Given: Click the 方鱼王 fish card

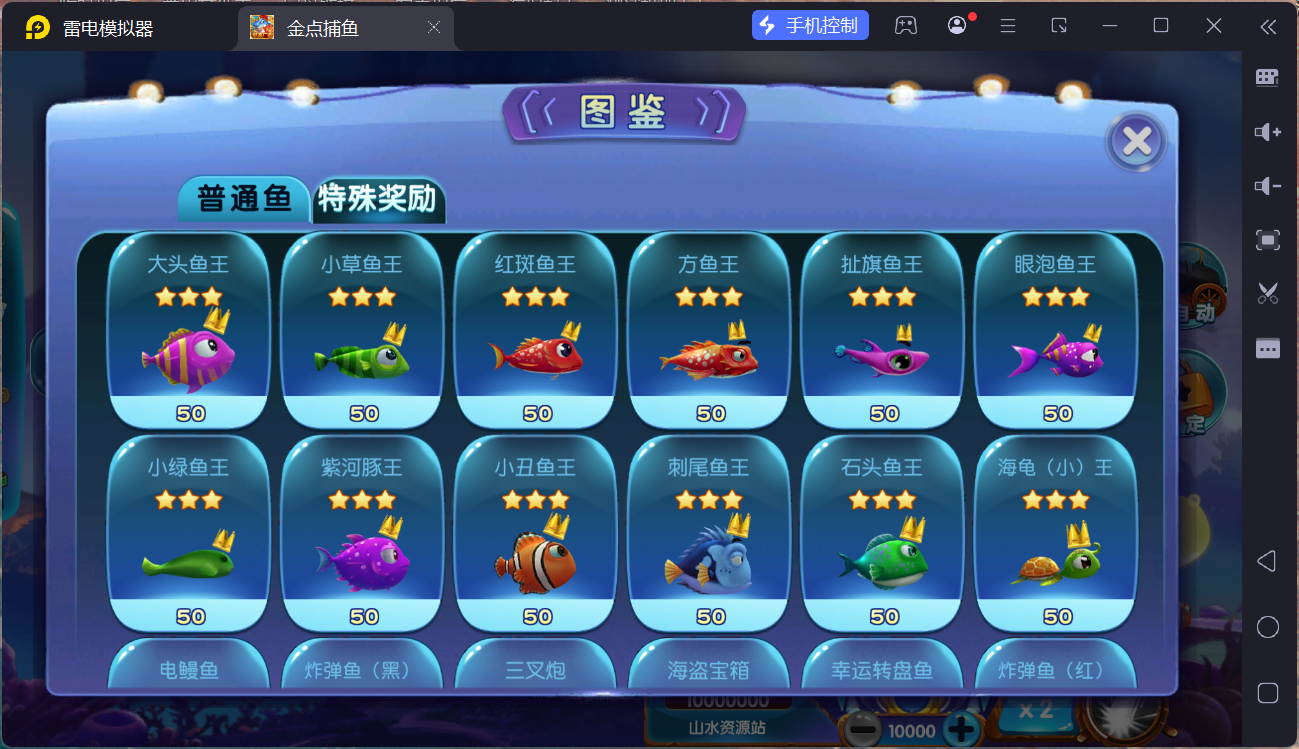Looking at the screenshot, I should coord(709,330).
